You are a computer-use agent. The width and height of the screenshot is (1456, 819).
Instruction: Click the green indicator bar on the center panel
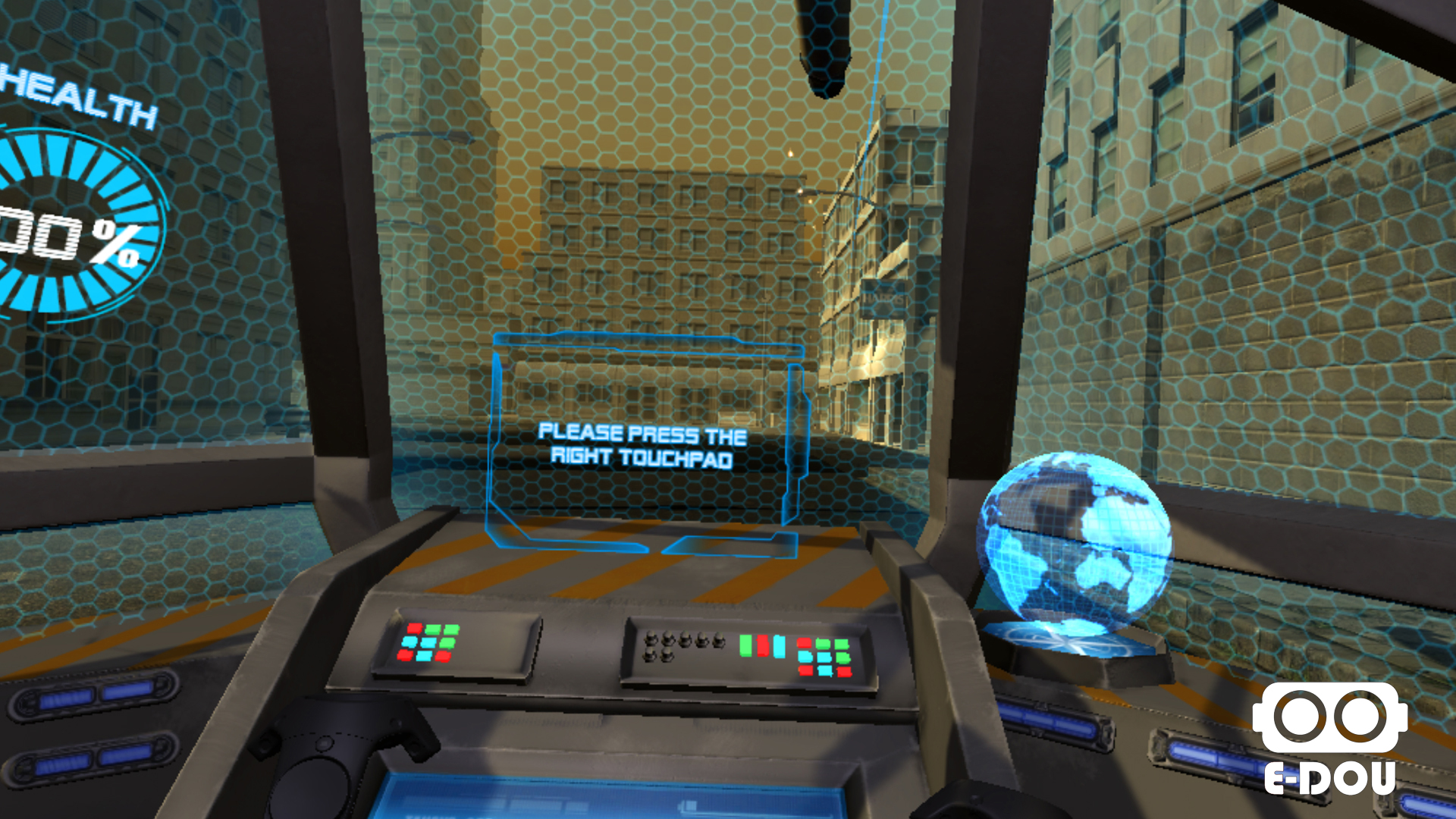745,647
